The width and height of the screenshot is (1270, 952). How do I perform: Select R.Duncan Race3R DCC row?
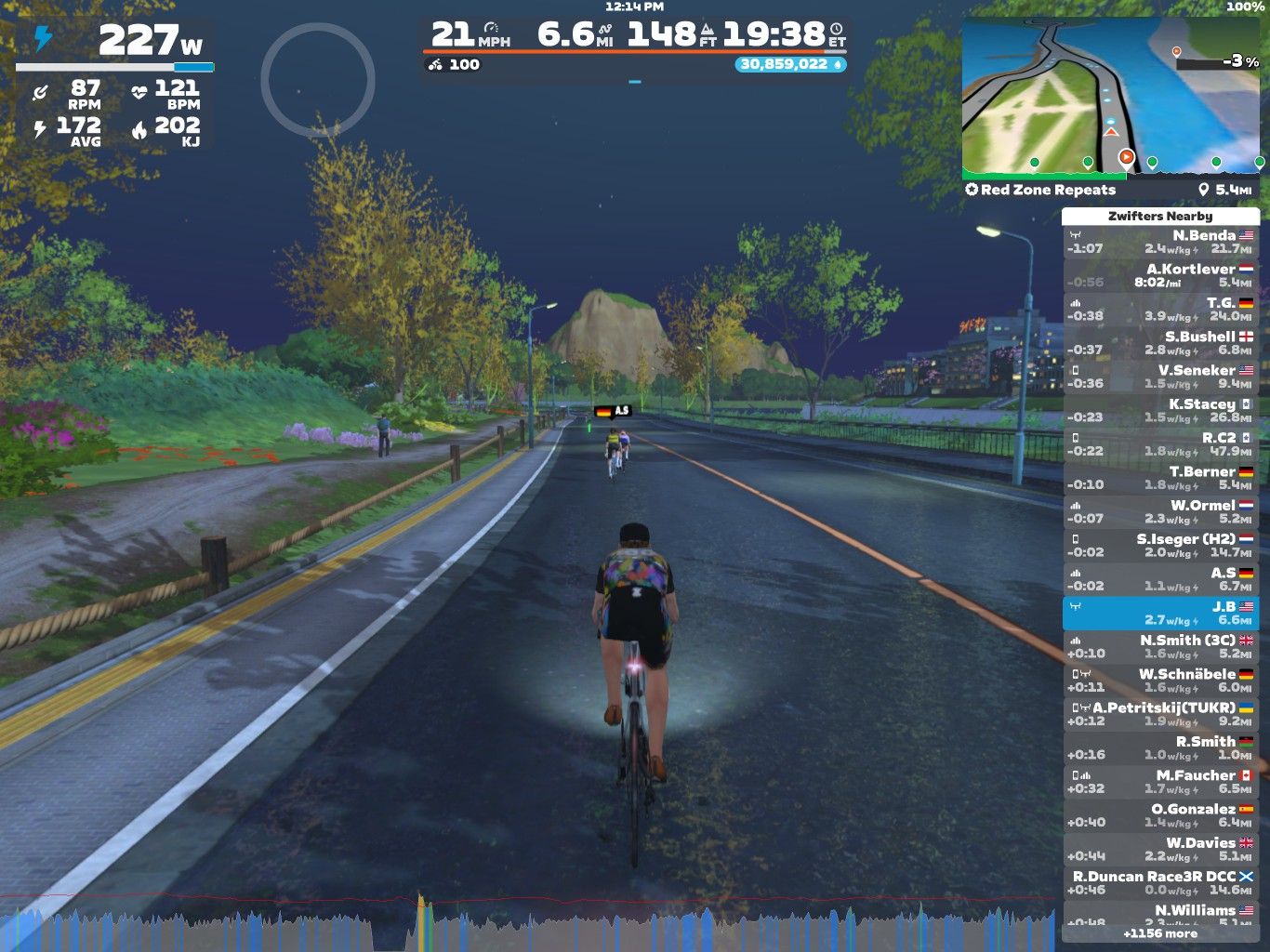[1160, 882]
